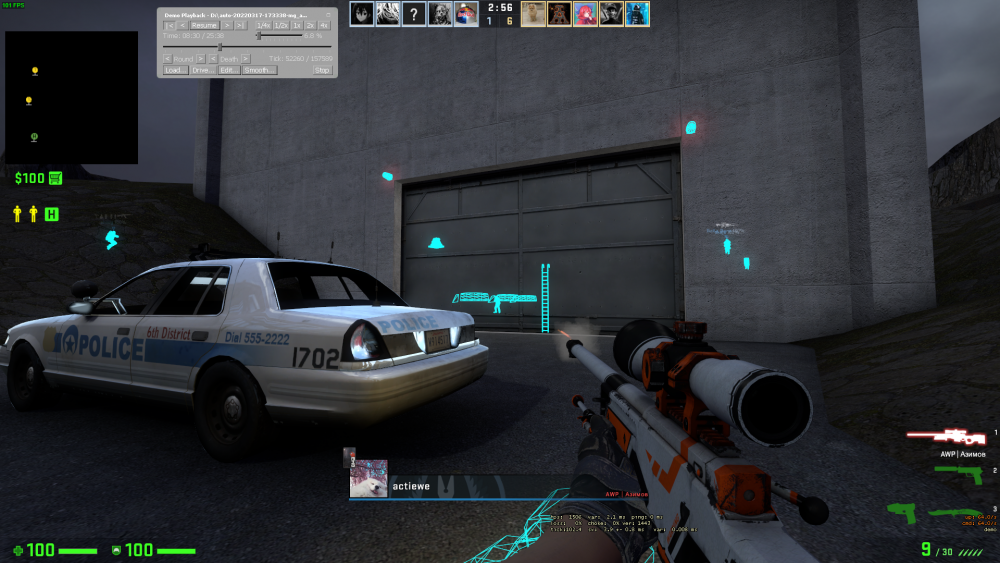The height and width of the screenshot is (563, 1000).
Task: Set playback speed to 1/2x
Action: point(281,24)
